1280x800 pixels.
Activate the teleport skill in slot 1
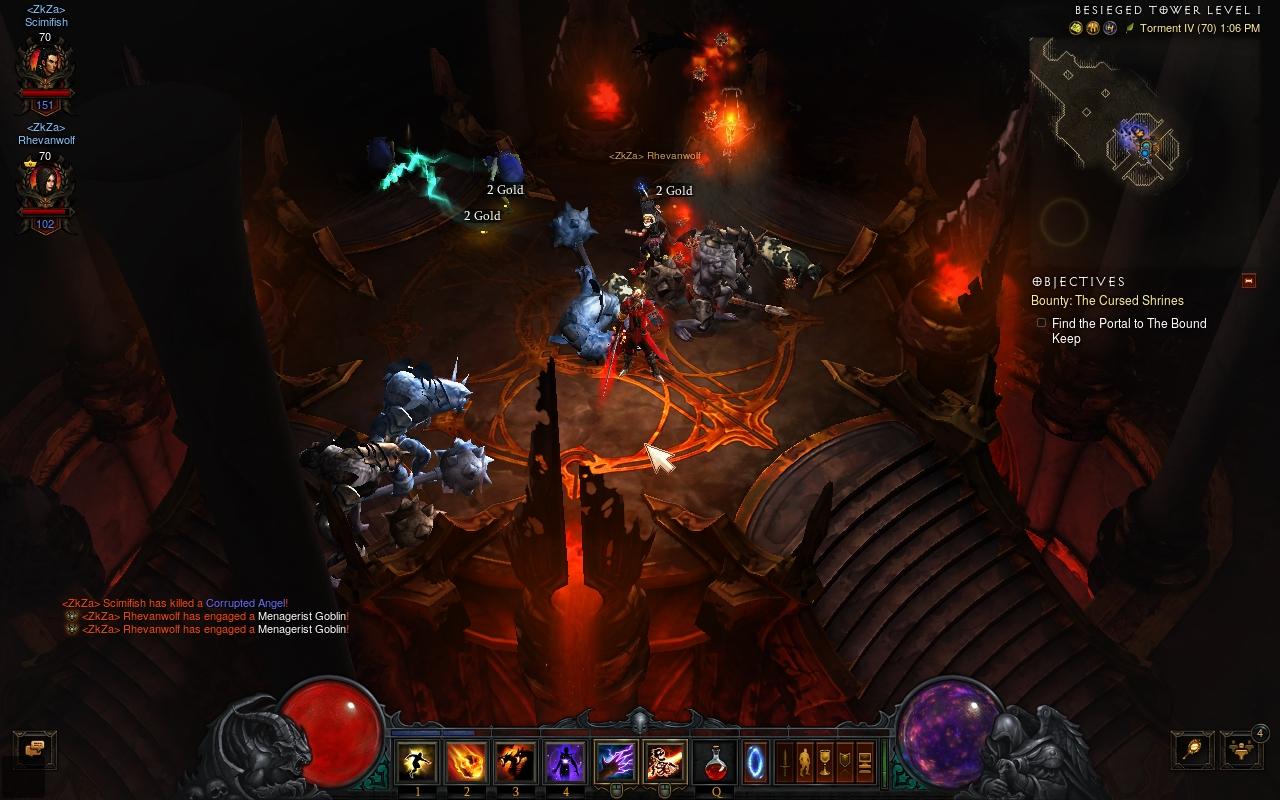pyautogui.click(x=417, y=763)
